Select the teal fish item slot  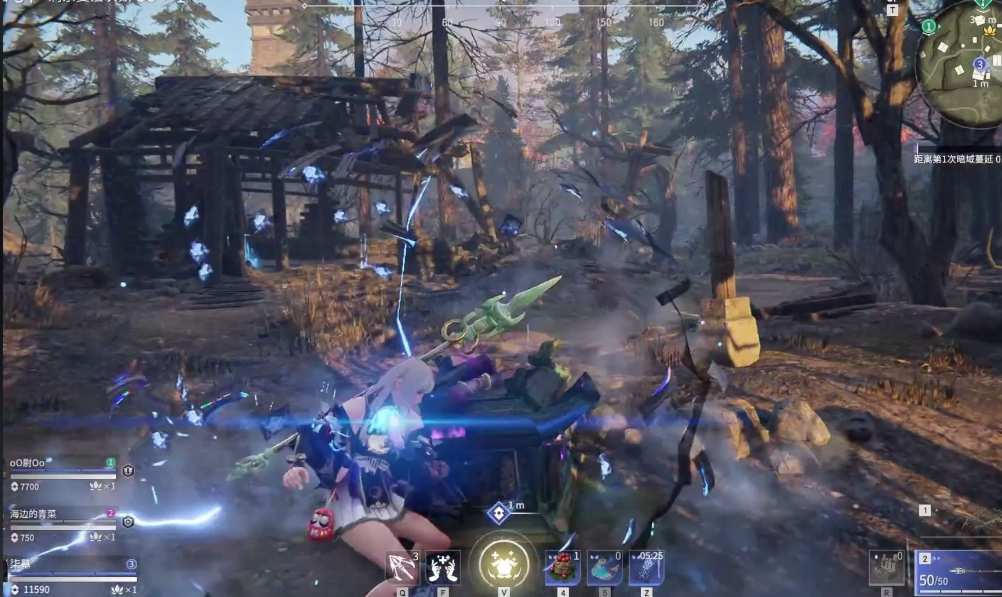[x=604, y=568]
